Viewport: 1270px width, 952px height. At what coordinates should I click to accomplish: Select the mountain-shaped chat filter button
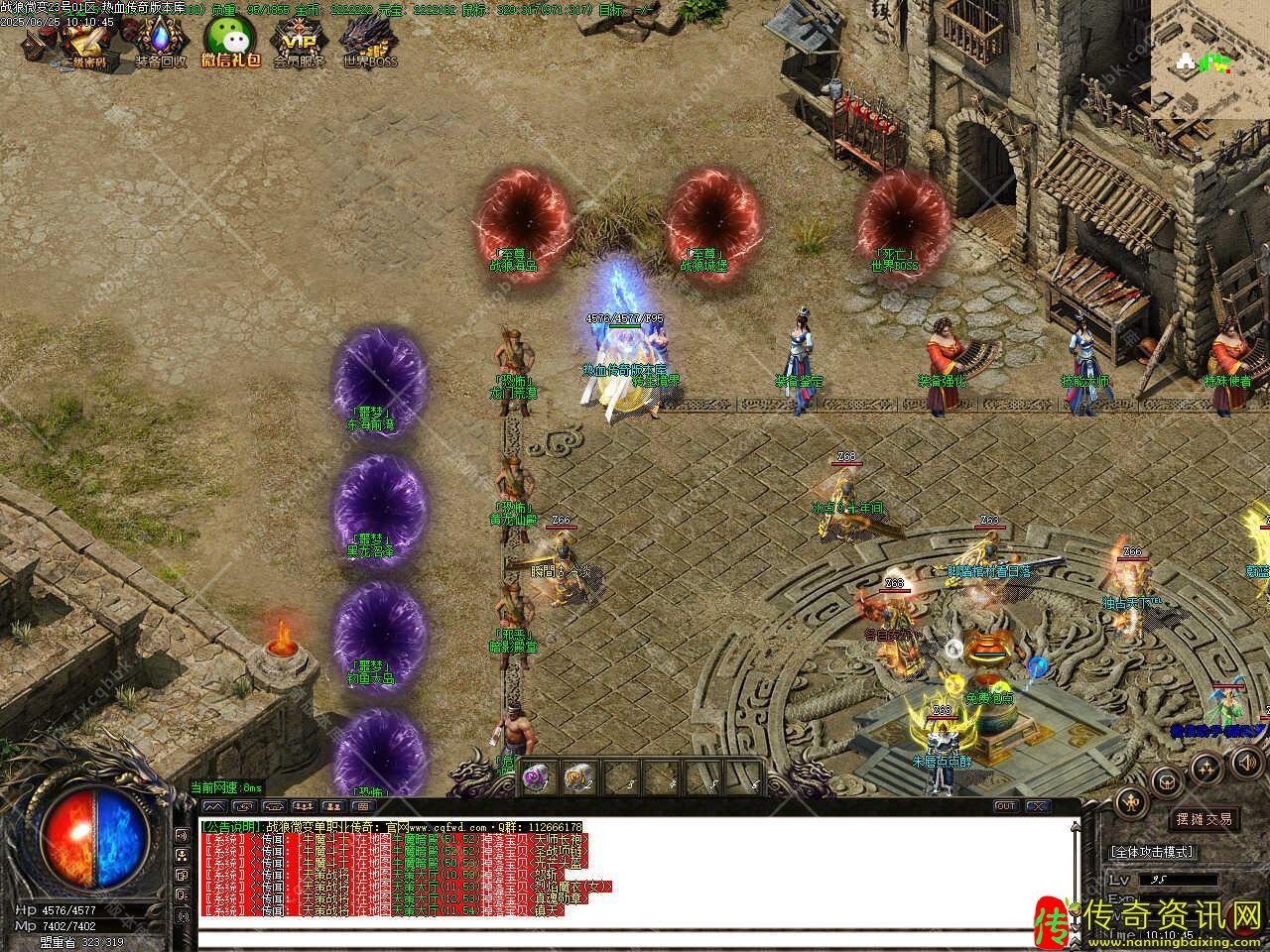[217, 806]
